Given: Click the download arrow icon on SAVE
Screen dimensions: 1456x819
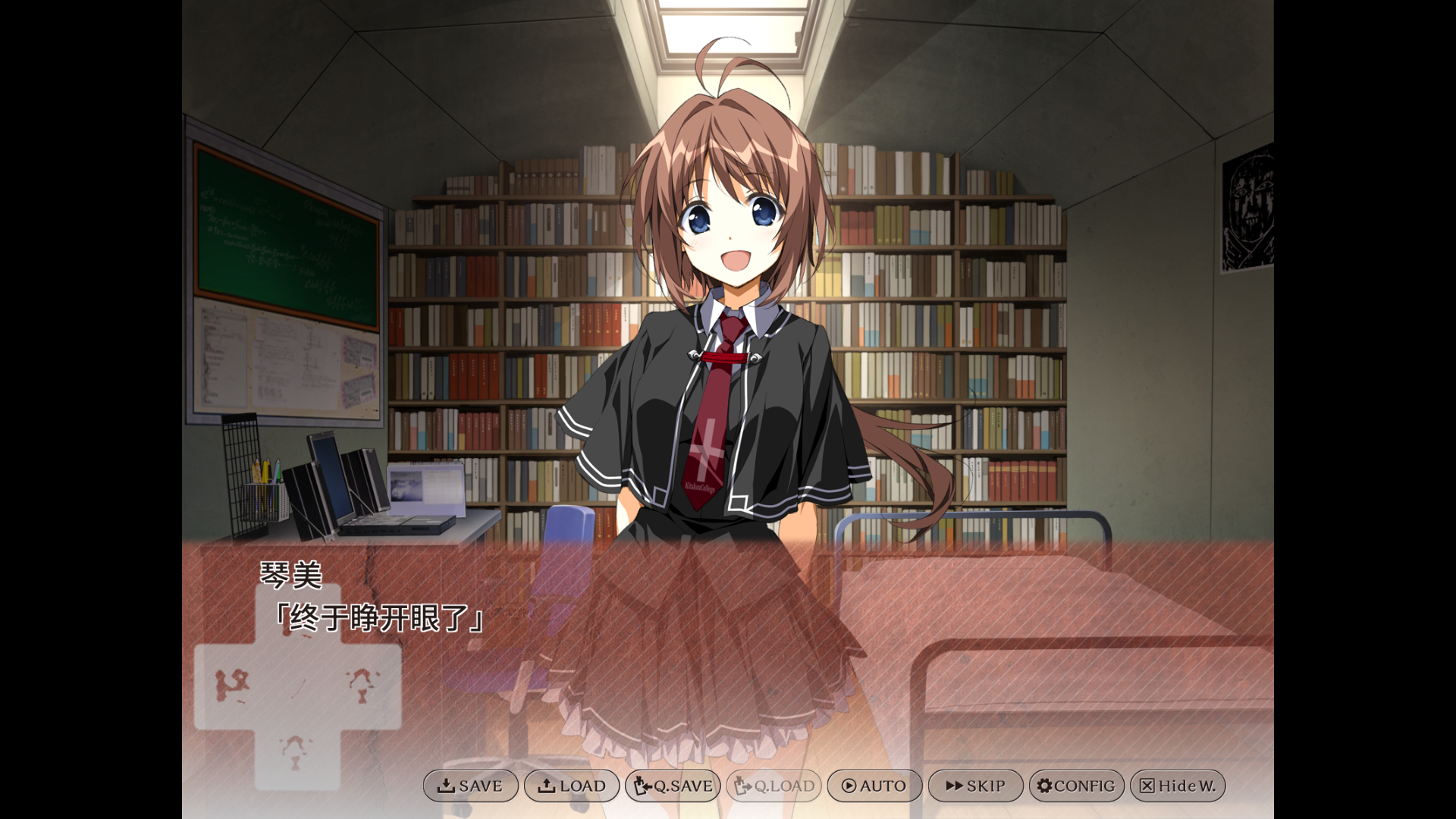Looking at the screenshot, I should pos(447,786).
